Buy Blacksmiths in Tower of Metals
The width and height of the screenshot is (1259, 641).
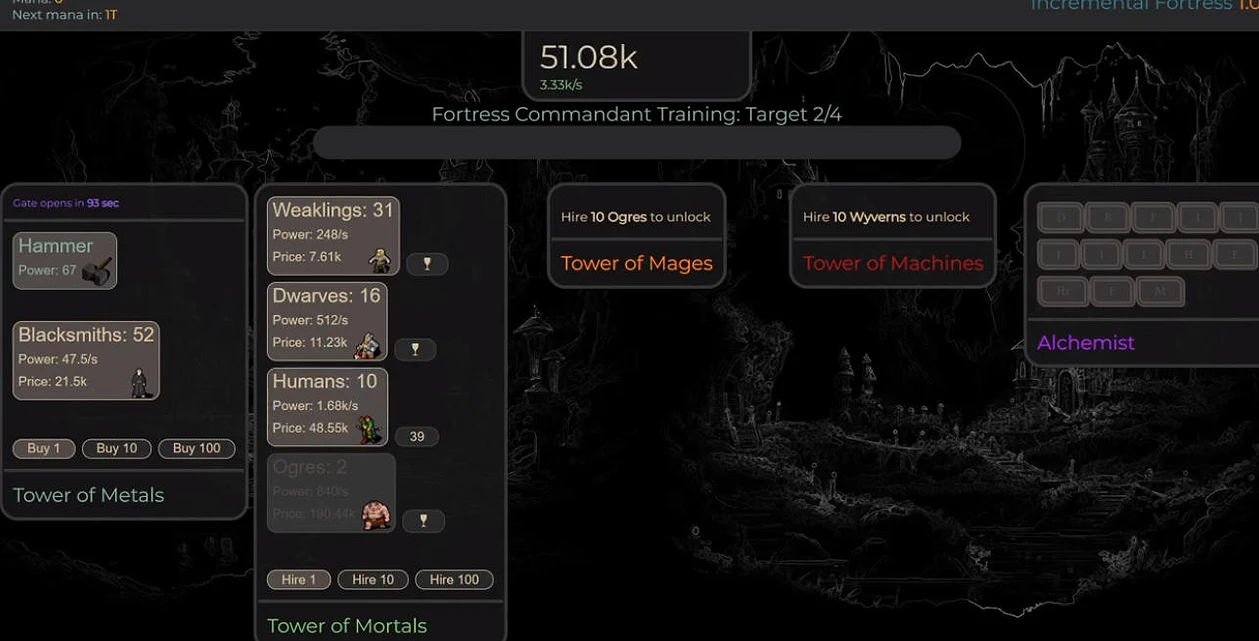point(86,360)
